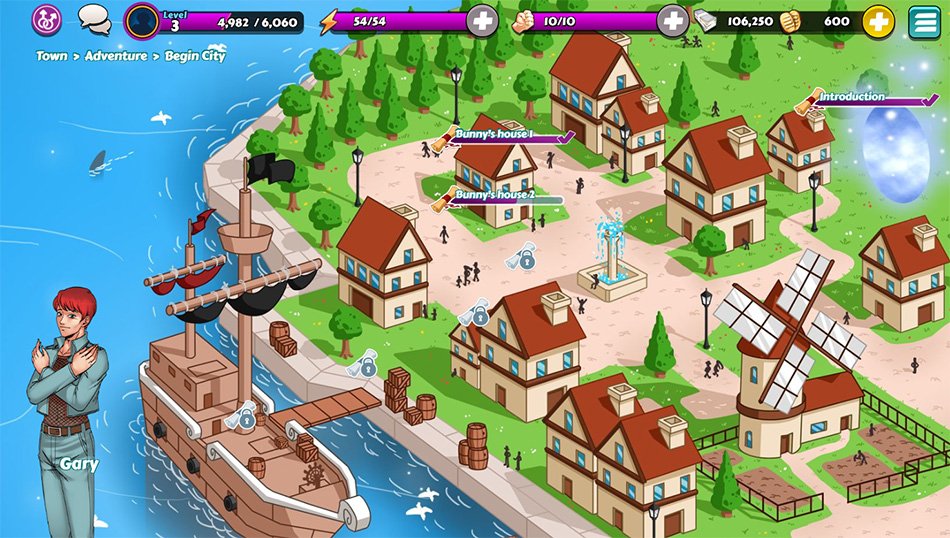Return to Adventure via breadcrumb

tap(115, 56)
